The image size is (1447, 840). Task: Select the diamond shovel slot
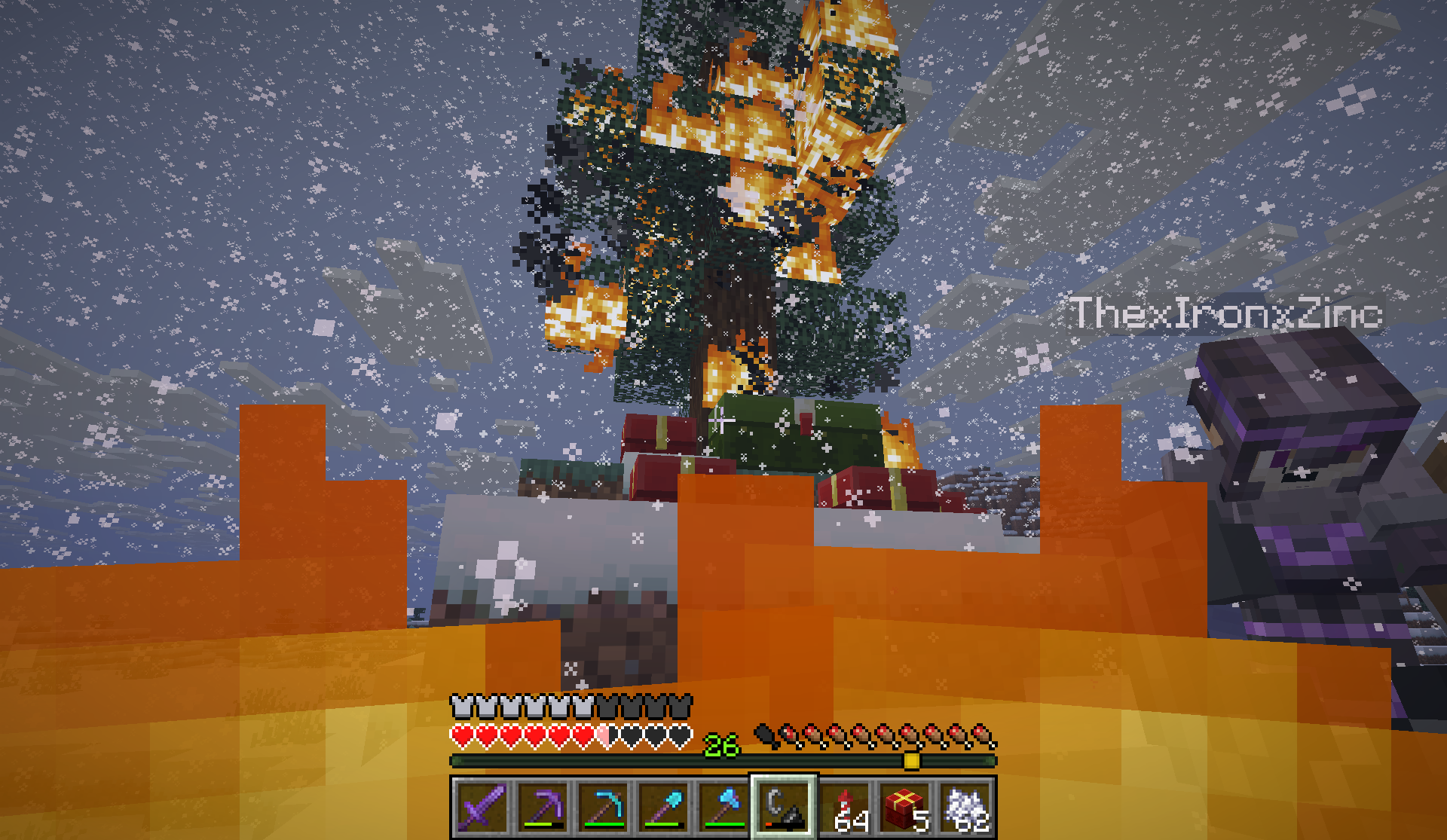click(x=663, y=808)
